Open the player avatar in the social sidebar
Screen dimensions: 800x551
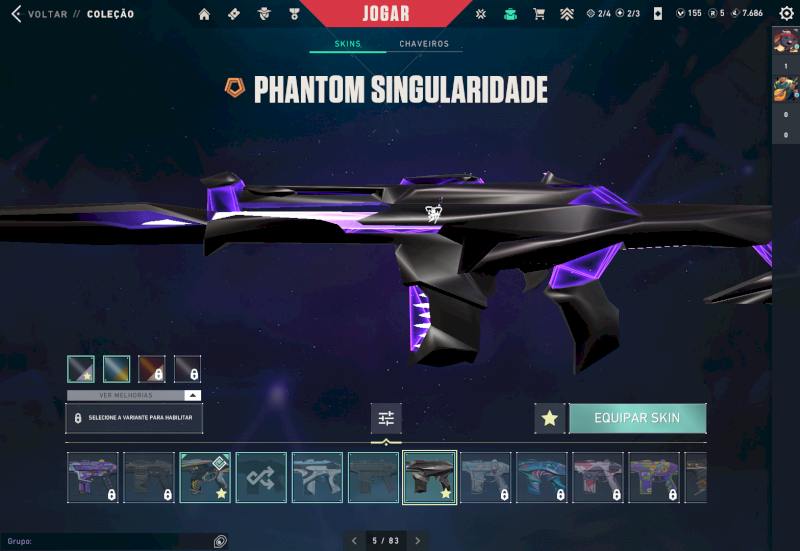(785, 40)
